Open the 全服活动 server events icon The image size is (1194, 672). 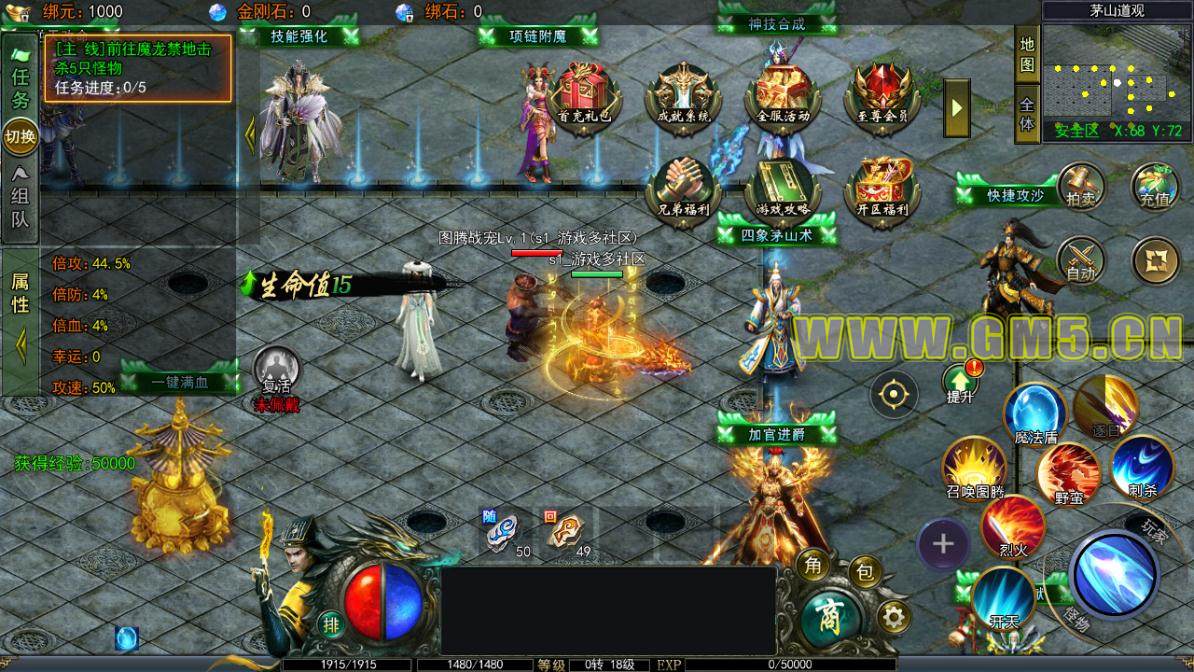coord(783,93)
